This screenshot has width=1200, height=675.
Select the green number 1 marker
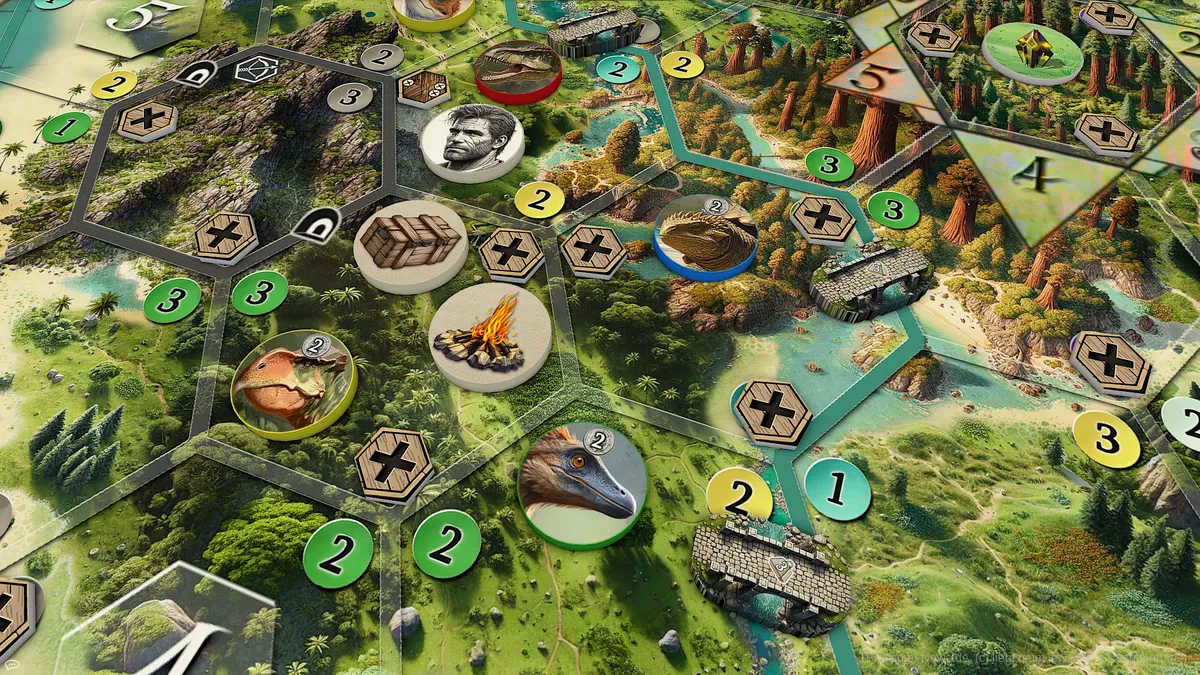[66, 127]
